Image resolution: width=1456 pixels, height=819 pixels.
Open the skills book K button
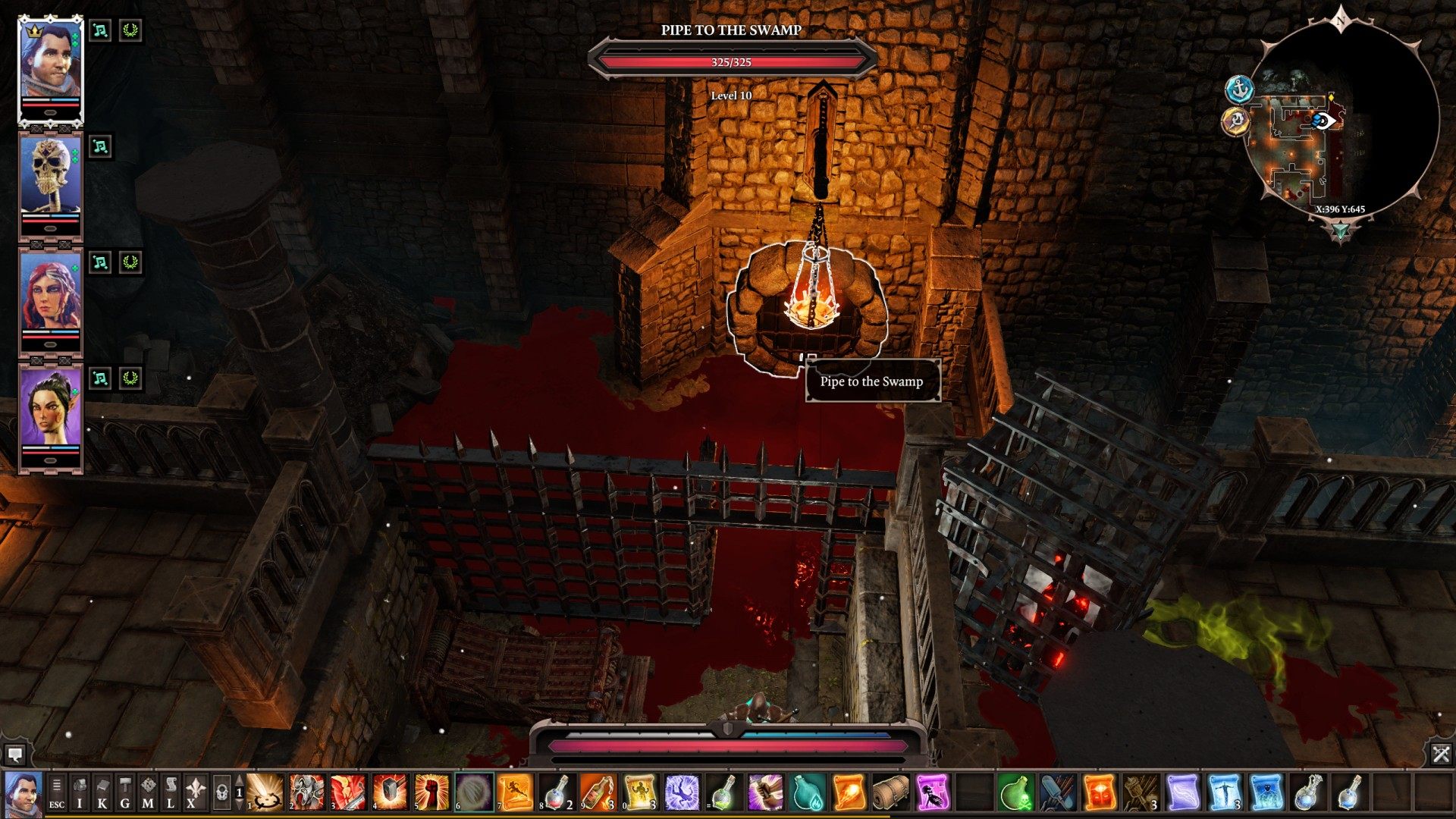pos(102,793)
